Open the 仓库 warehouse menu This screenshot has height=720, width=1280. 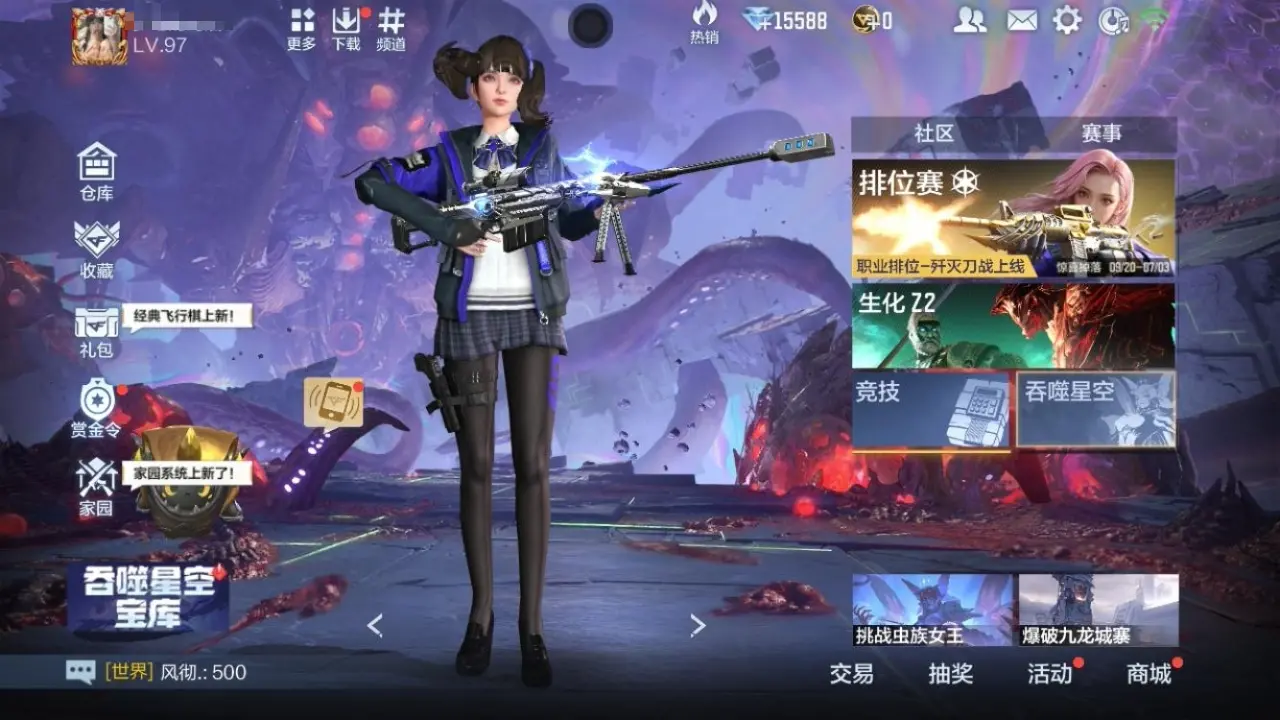[97, 170]
